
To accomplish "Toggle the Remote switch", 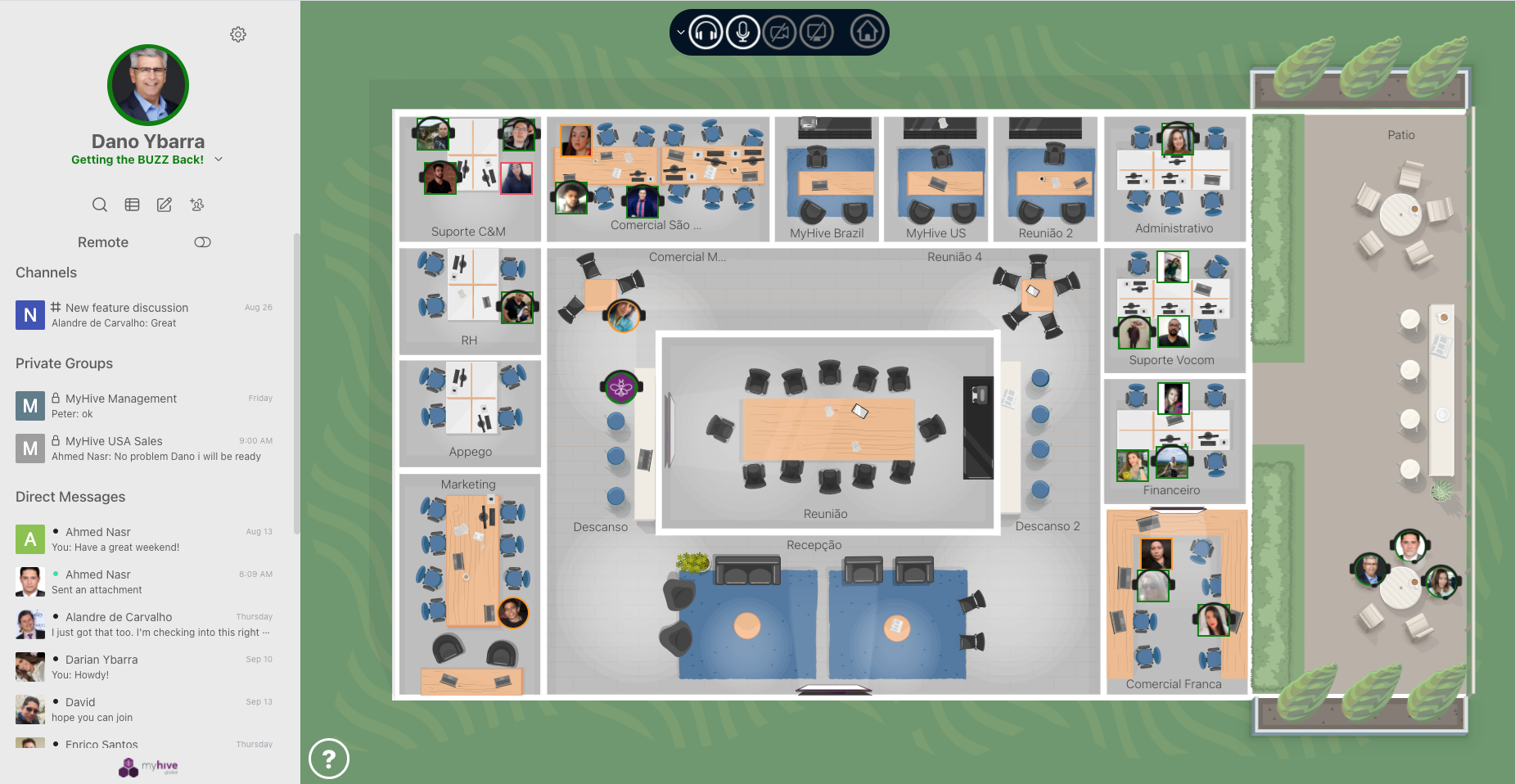I will point(202,242).
